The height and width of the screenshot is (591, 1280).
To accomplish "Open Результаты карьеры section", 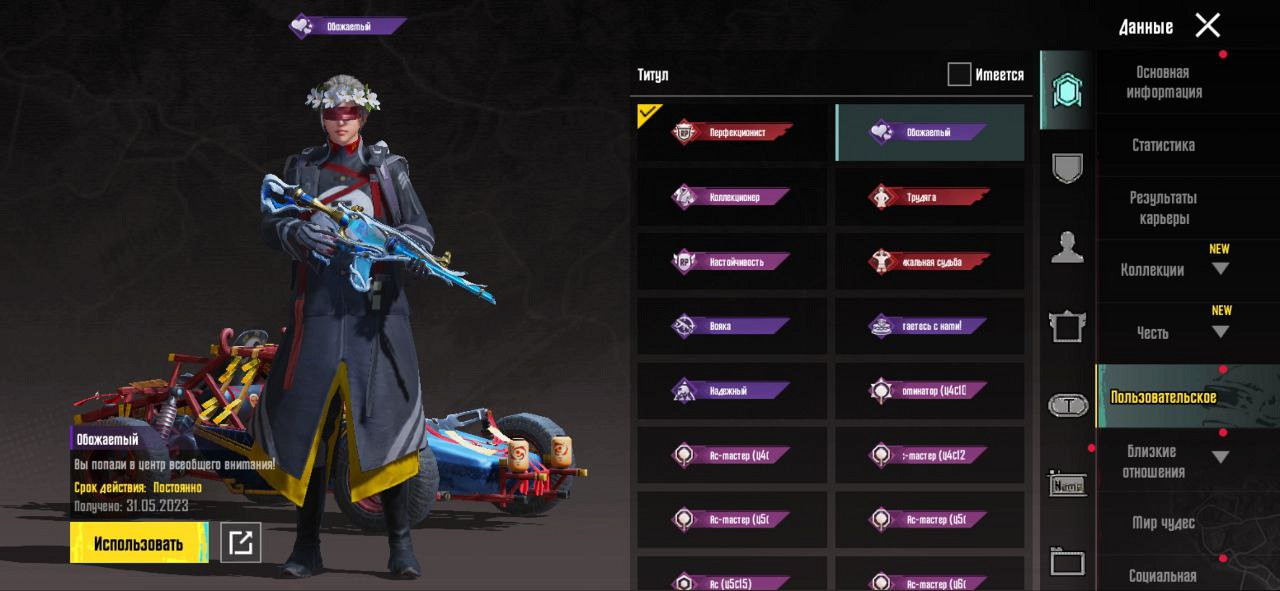I will [x=1163, y=208].
